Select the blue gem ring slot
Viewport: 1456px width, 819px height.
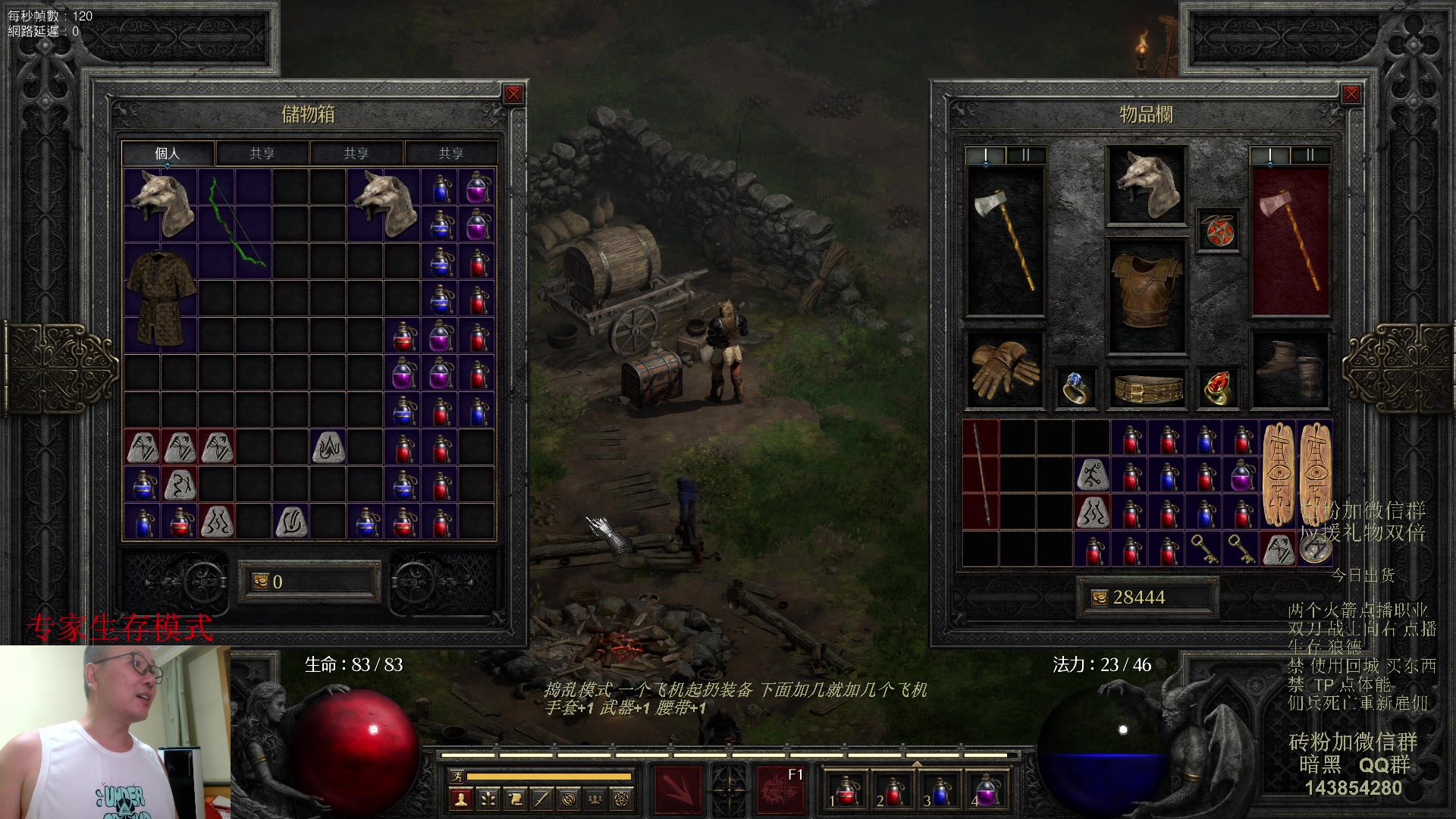1075,388
